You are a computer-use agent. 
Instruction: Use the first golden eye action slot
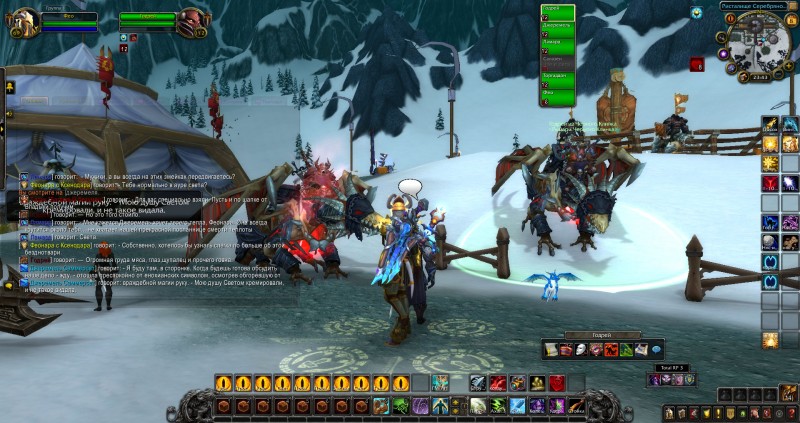[223, 383]
